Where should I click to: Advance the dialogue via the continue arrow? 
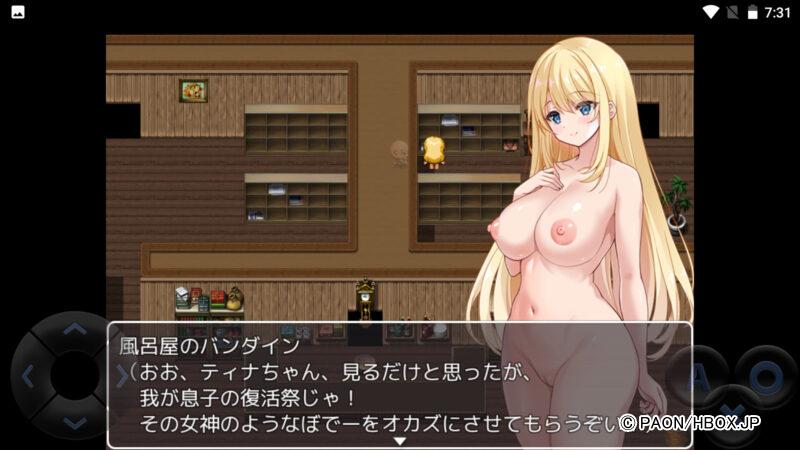click(x=399, y=440)
